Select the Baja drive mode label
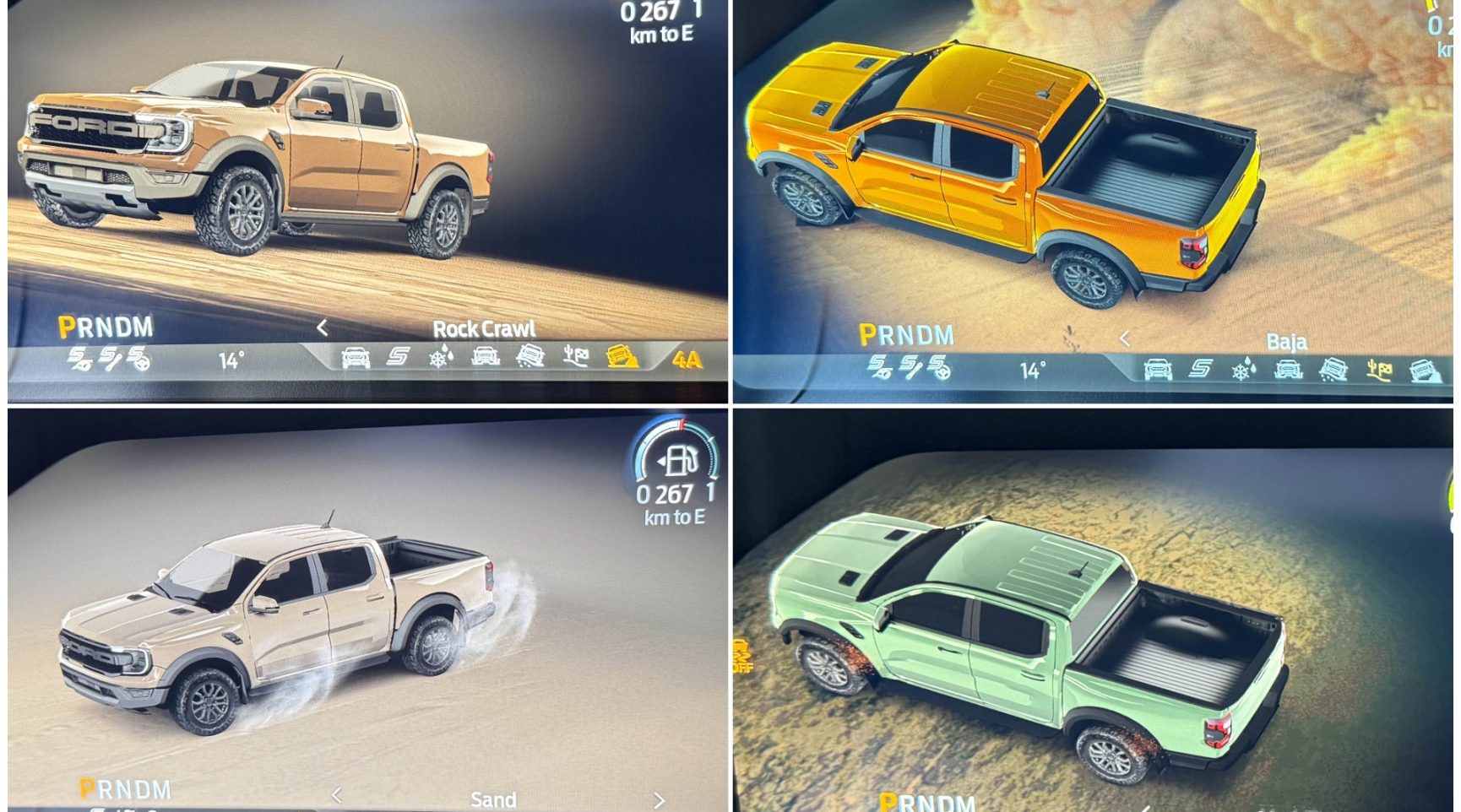 tap(1286, 342)
